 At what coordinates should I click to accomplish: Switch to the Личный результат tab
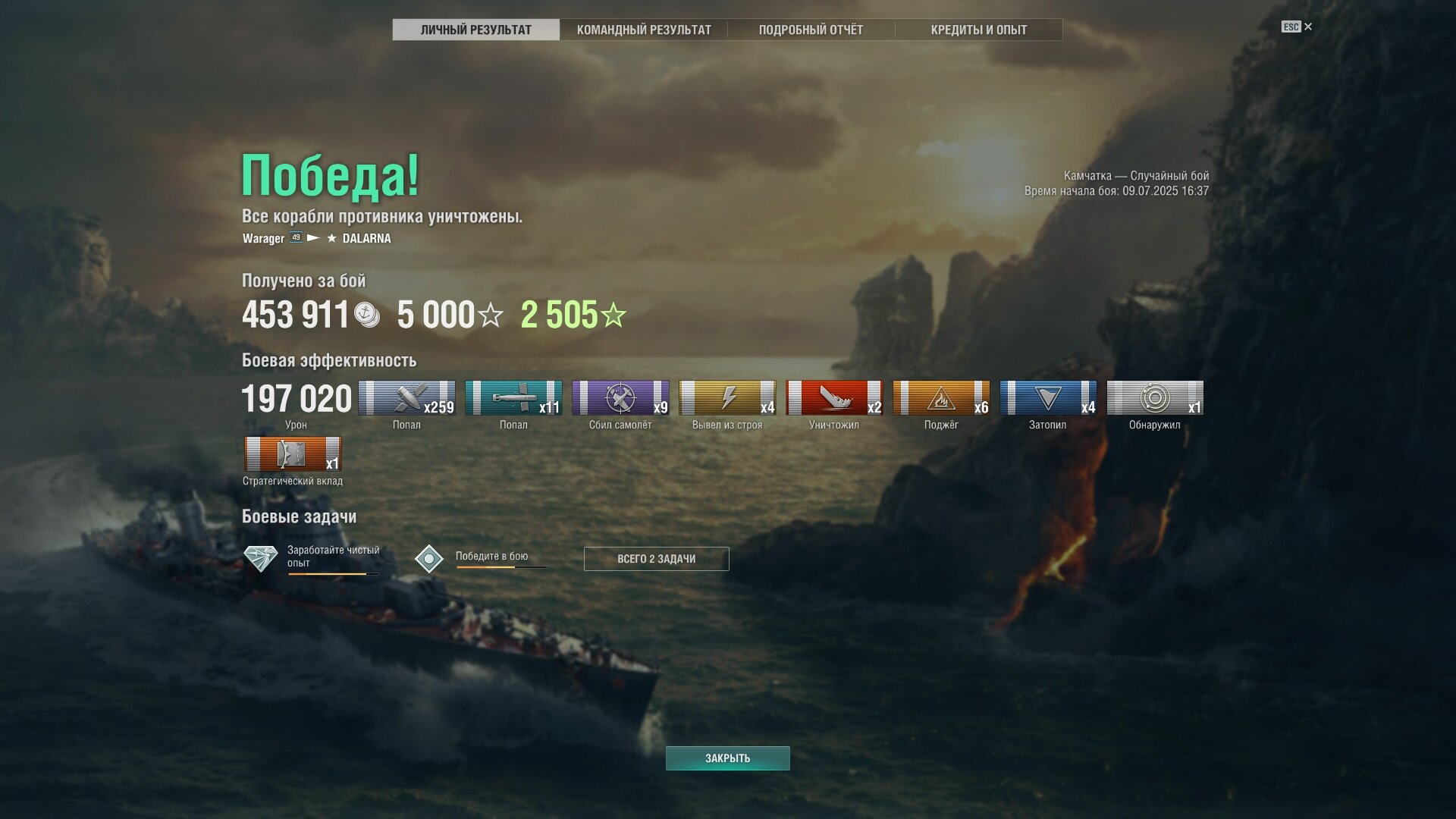[475, 30]
